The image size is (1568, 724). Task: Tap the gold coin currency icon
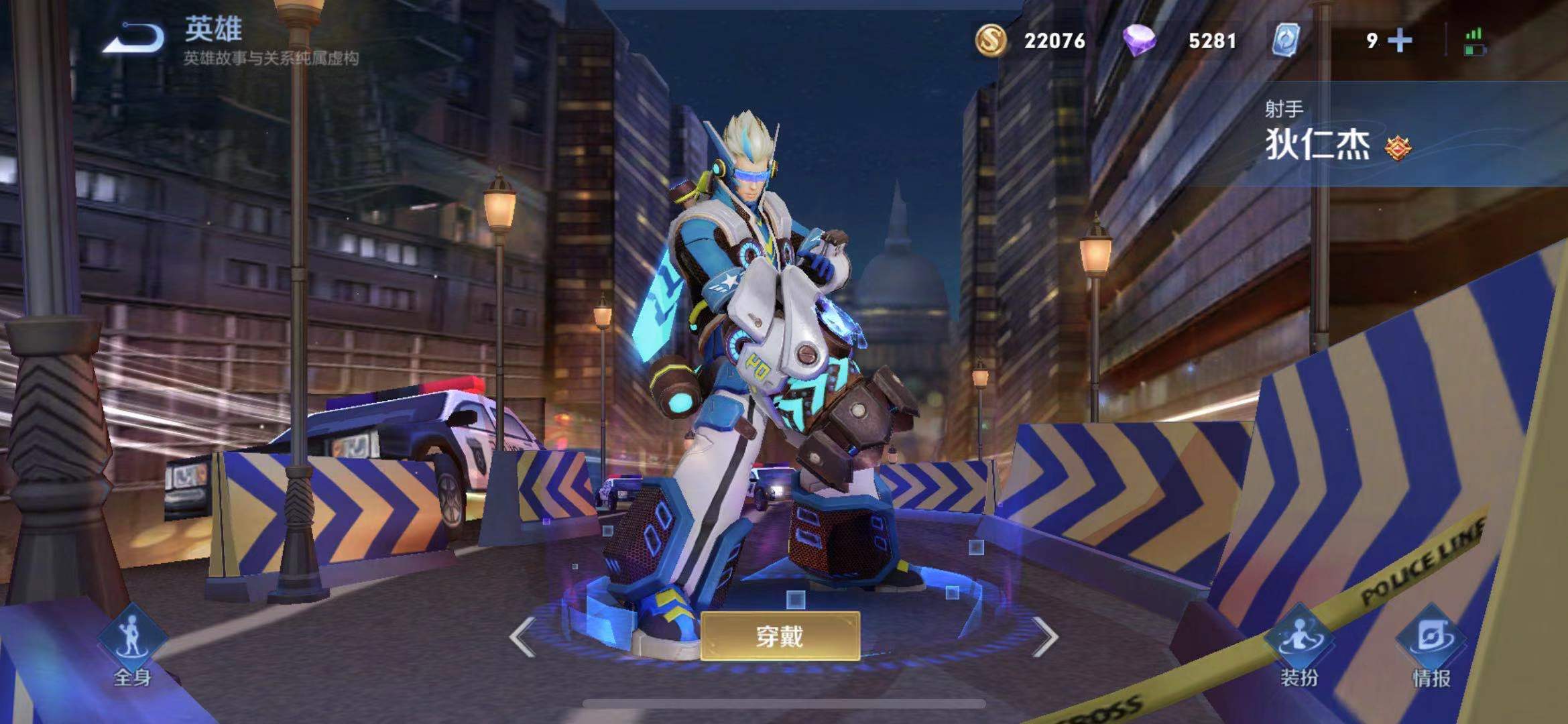990,40
